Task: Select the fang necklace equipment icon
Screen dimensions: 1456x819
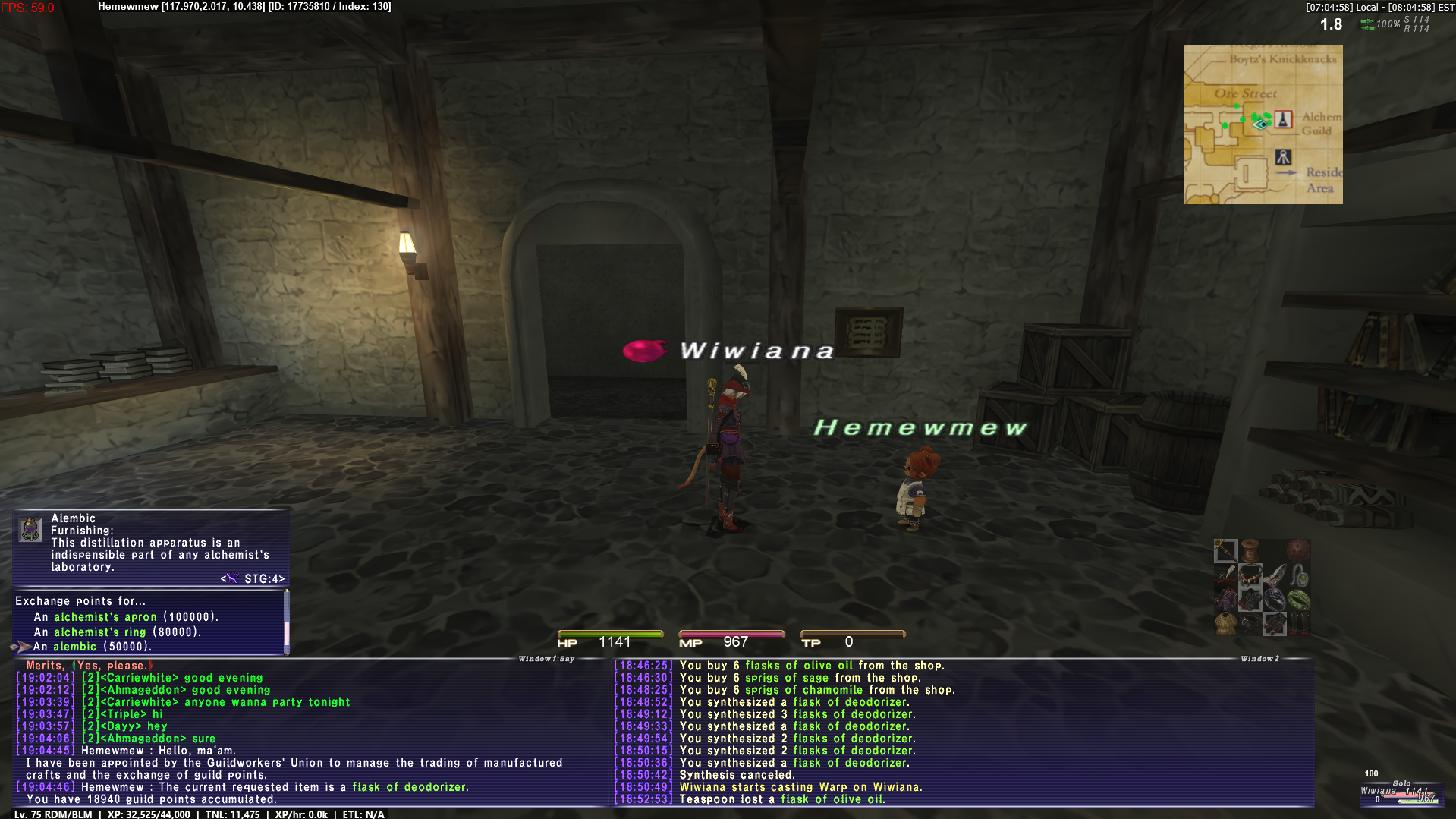Action: click(1250, 575)
